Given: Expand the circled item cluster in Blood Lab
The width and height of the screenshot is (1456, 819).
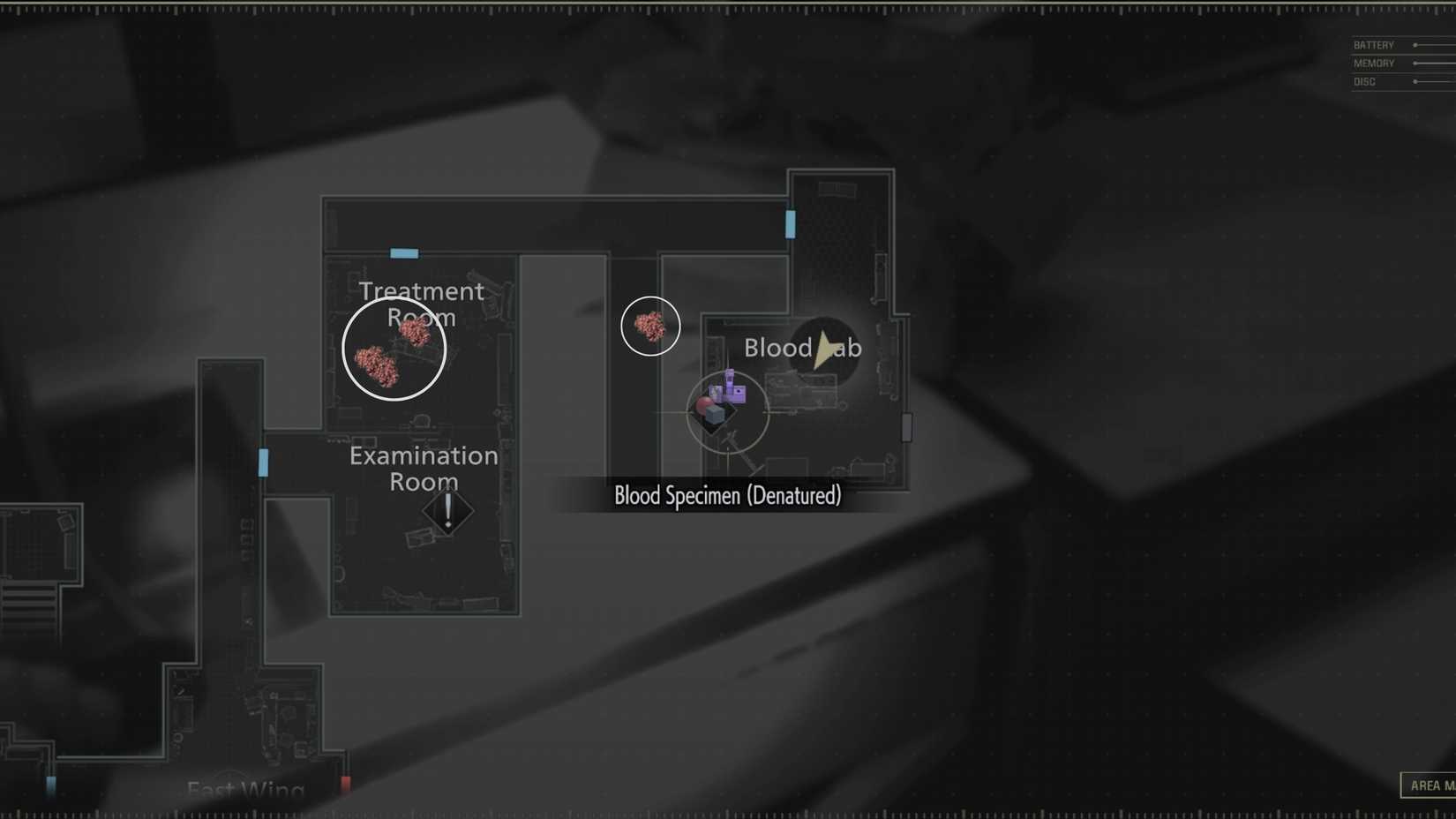Looking at the screenshot, I should (726, 412).
